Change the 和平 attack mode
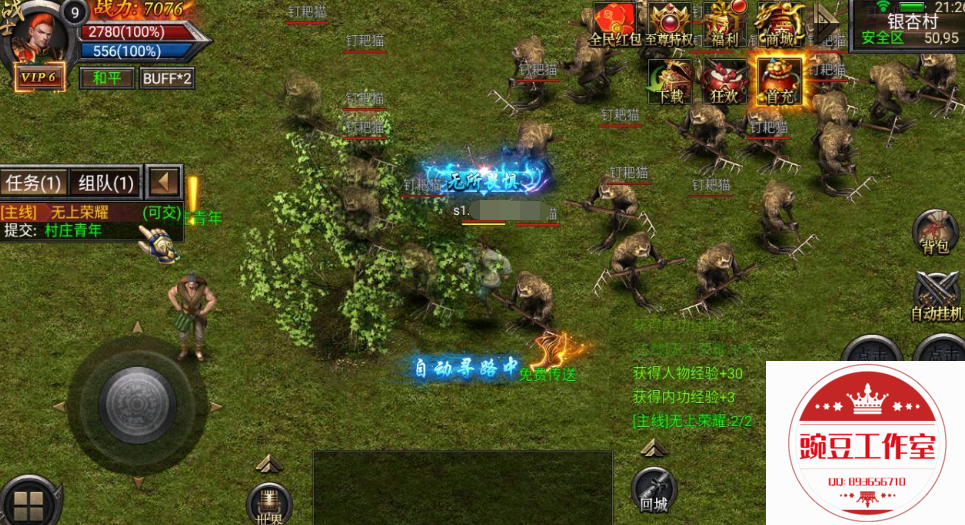Image resolution: width=965 pixels, height=525 pixels. click(x=106, y=78)
